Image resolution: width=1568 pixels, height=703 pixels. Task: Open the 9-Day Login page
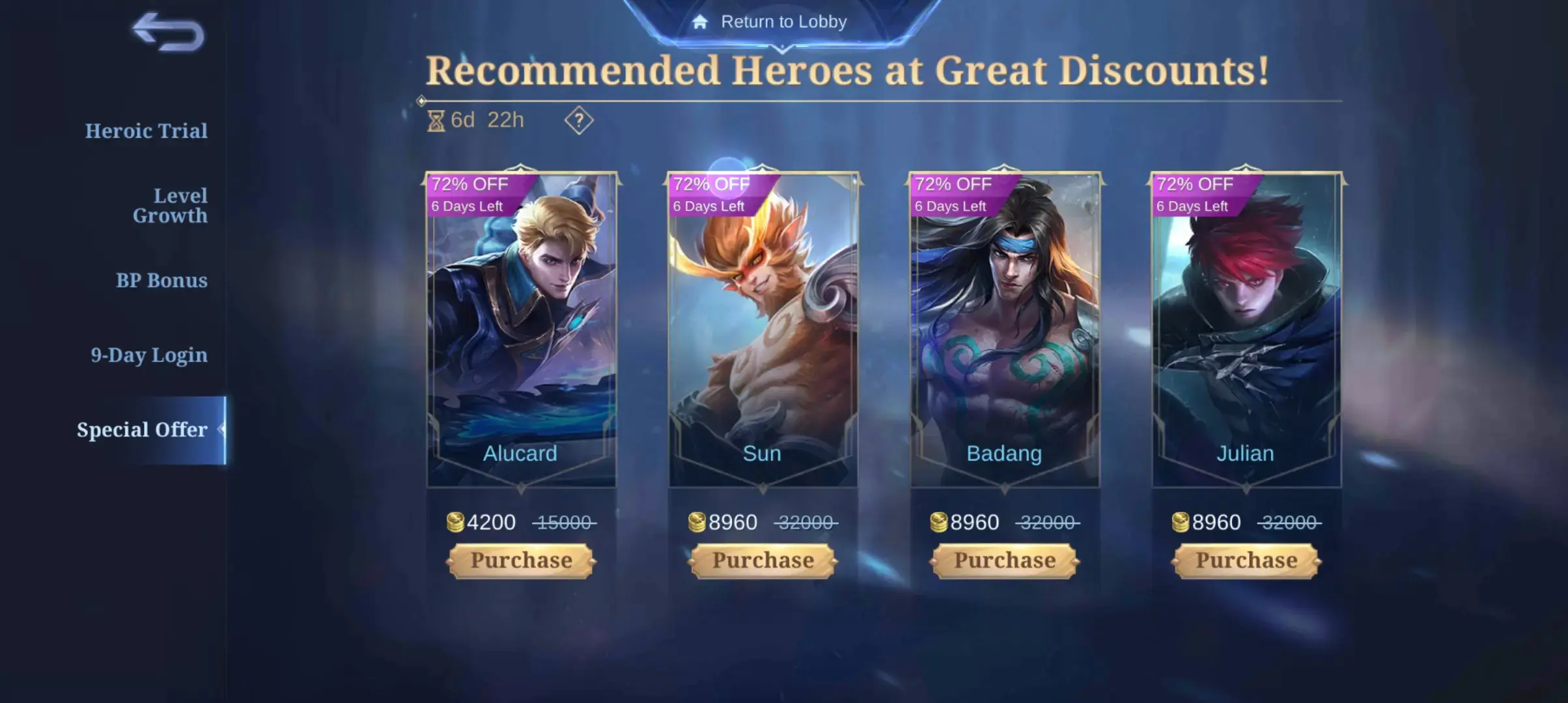[148, 355]
